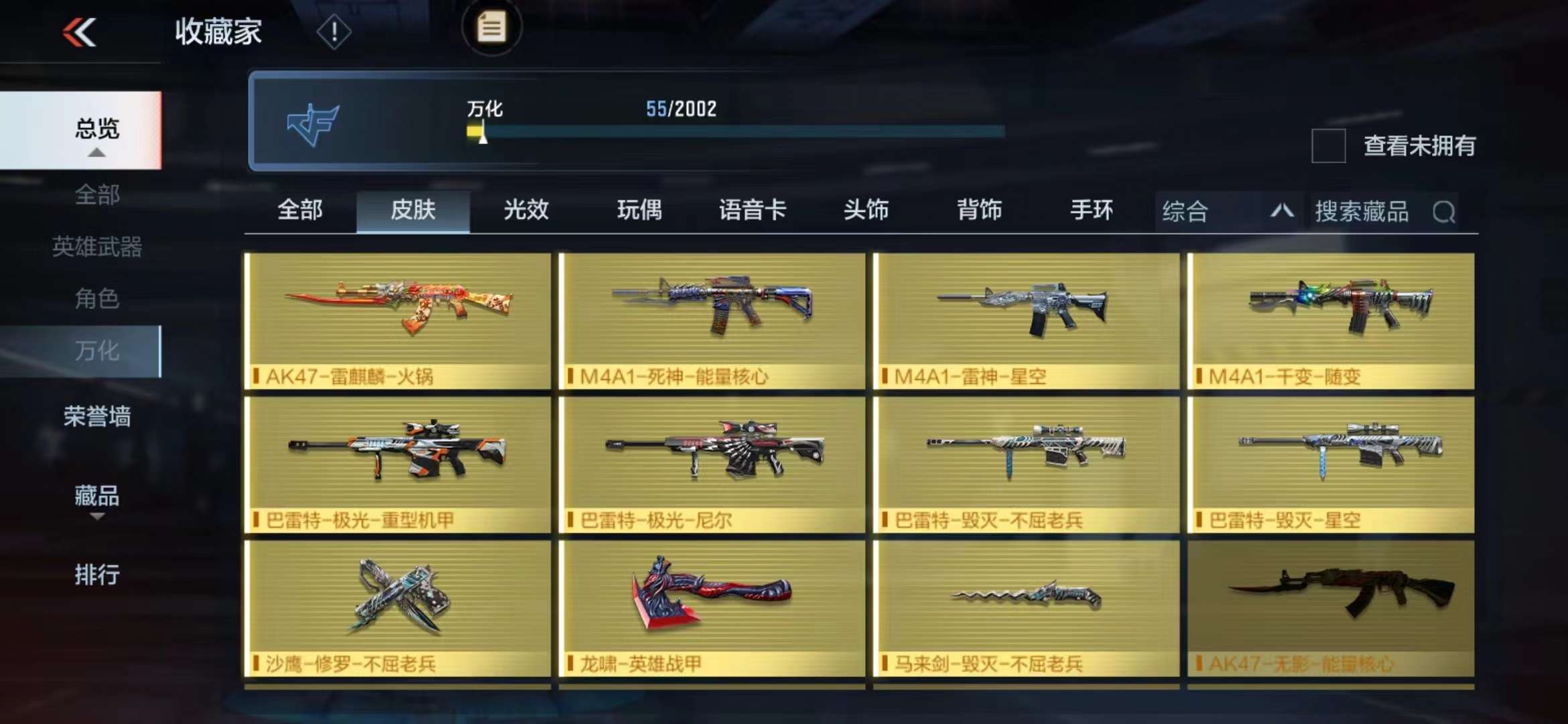Screen dimensions: 1568x724
Task: Switch to the 光效 tab
Action: pos(526,210)
